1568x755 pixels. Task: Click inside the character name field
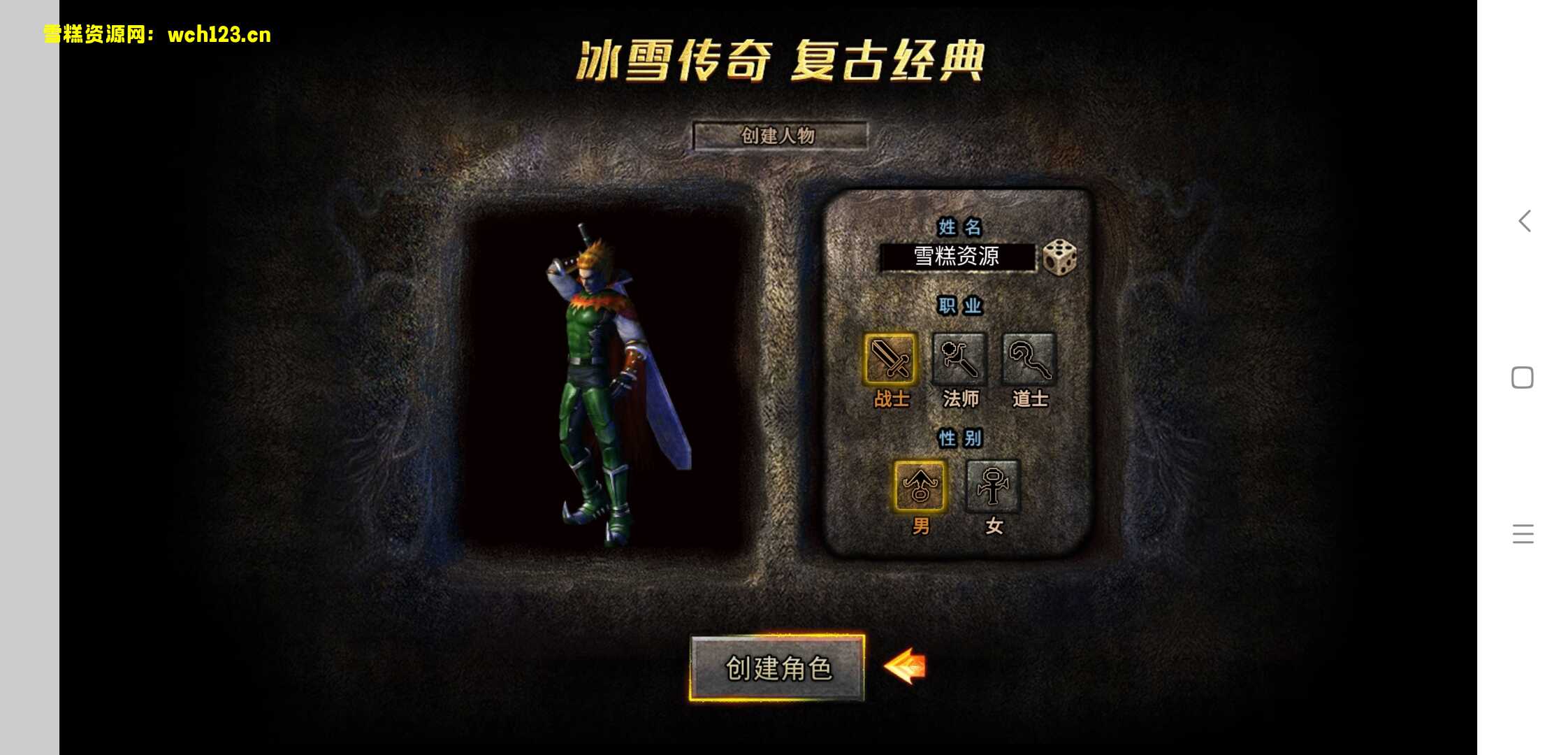[957, 257]
